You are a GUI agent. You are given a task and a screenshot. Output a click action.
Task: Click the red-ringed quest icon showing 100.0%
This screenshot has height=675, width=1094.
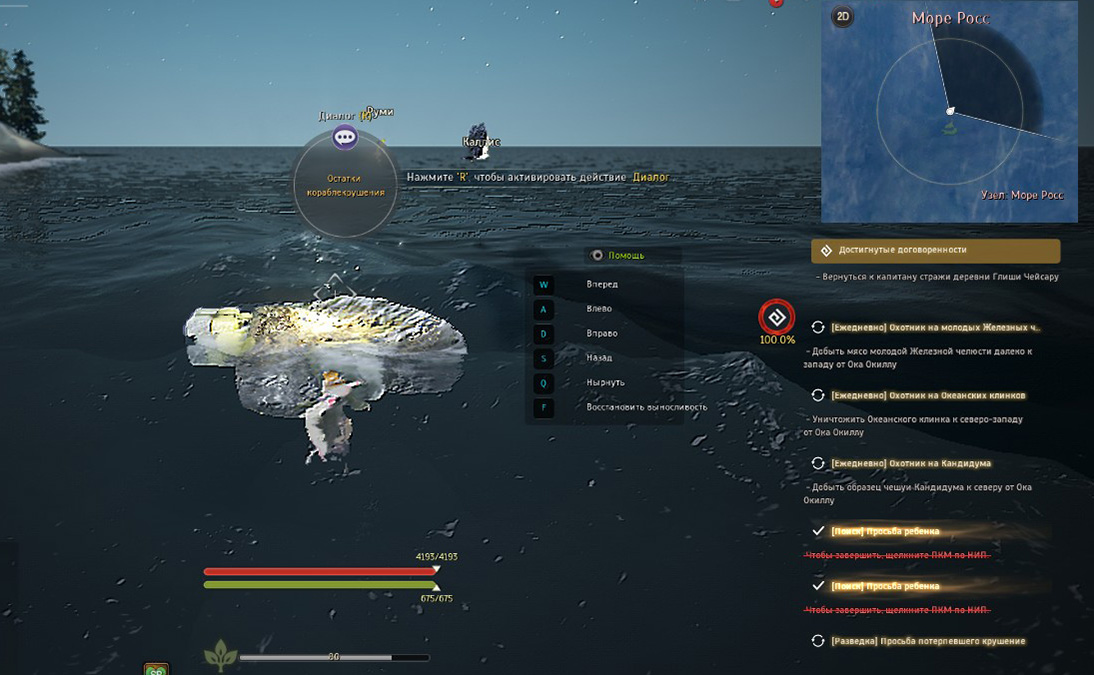(x=776, y=317)
